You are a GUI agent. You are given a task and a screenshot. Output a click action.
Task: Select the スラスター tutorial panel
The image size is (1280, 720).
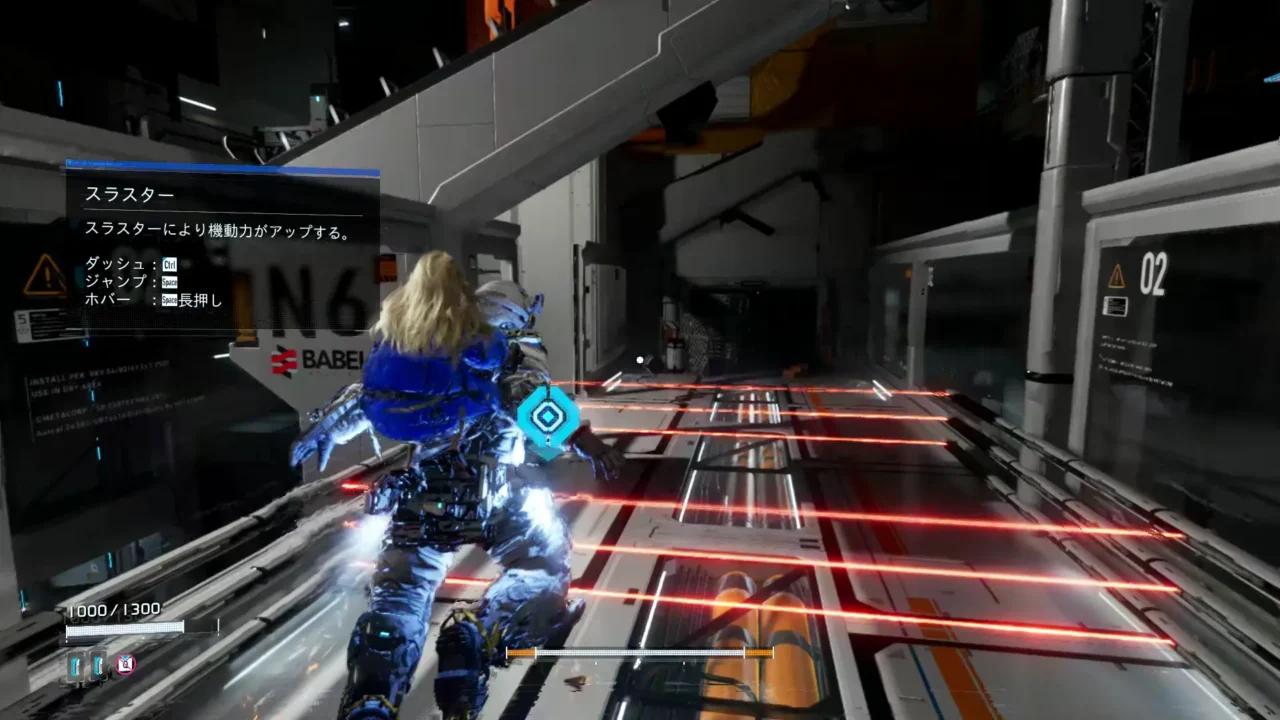[x=222, y=246]
